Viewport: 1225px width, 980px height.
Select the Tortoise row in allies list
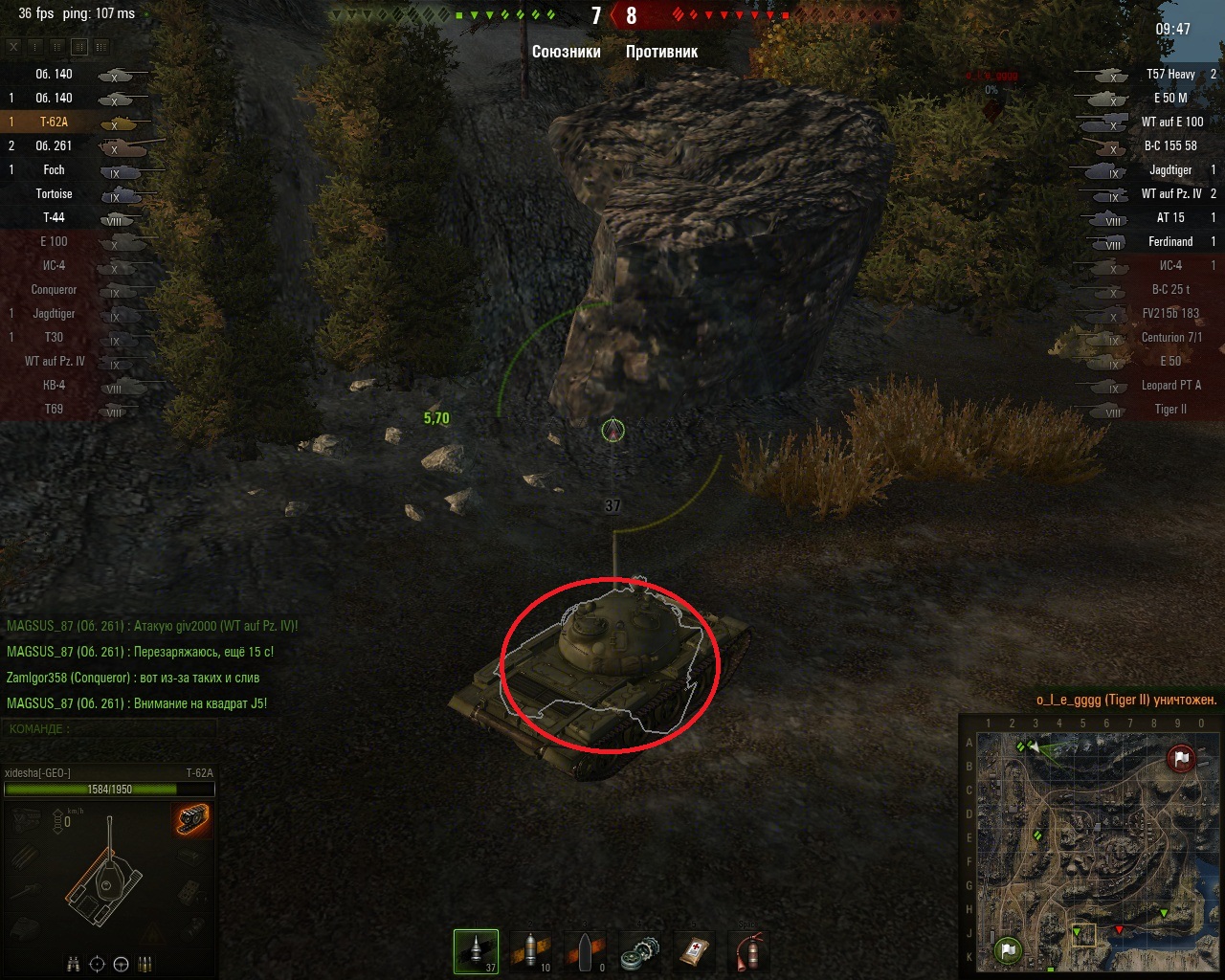[77, 194]
